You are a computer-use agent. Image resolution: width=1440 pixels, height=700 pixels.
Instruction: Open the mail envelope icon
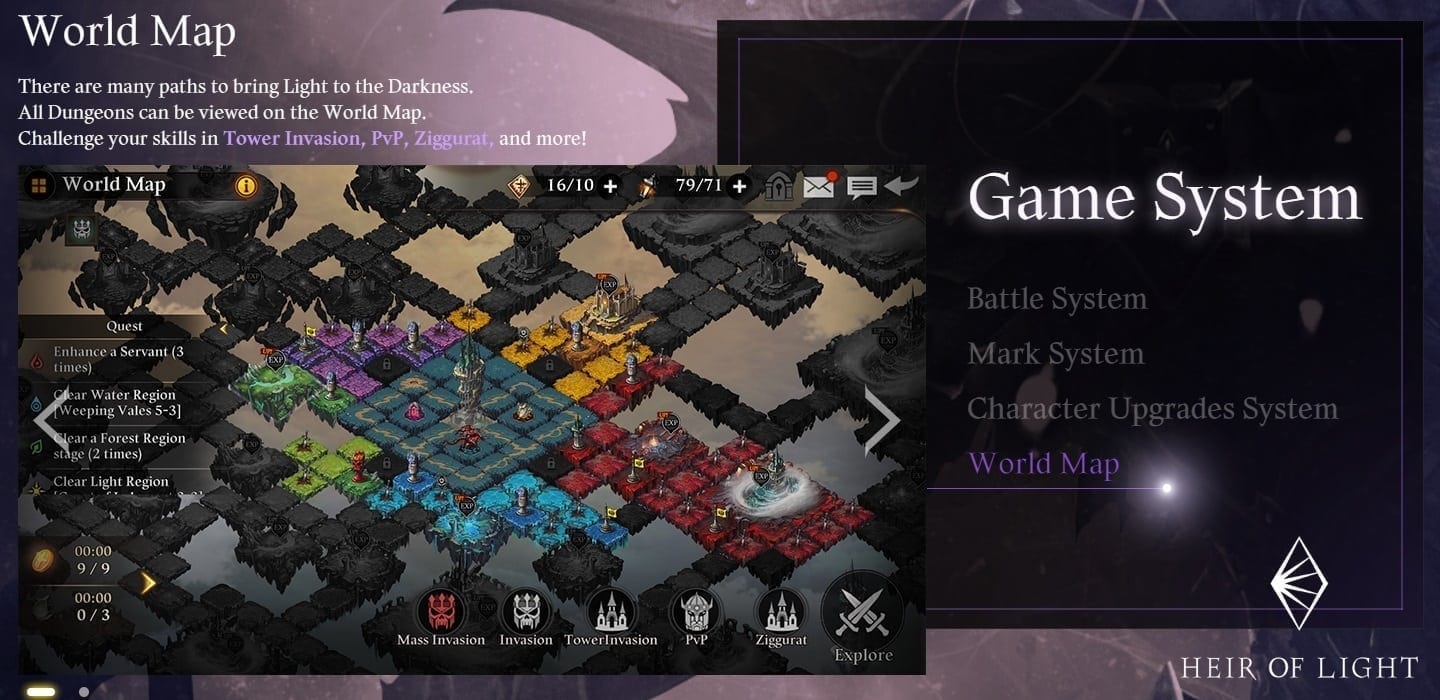click(x=819, y=185)
